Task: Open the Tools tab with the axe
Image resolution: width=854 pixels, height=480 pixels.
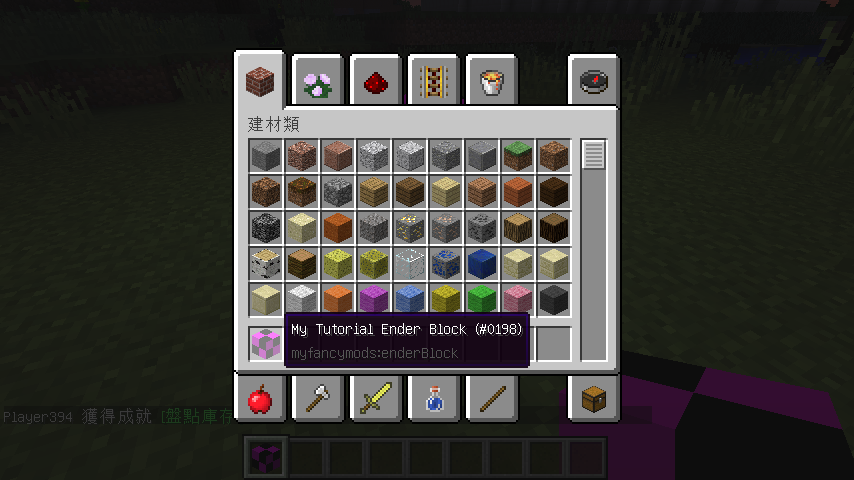Action: pyautogui.click(x=319, y=398)
